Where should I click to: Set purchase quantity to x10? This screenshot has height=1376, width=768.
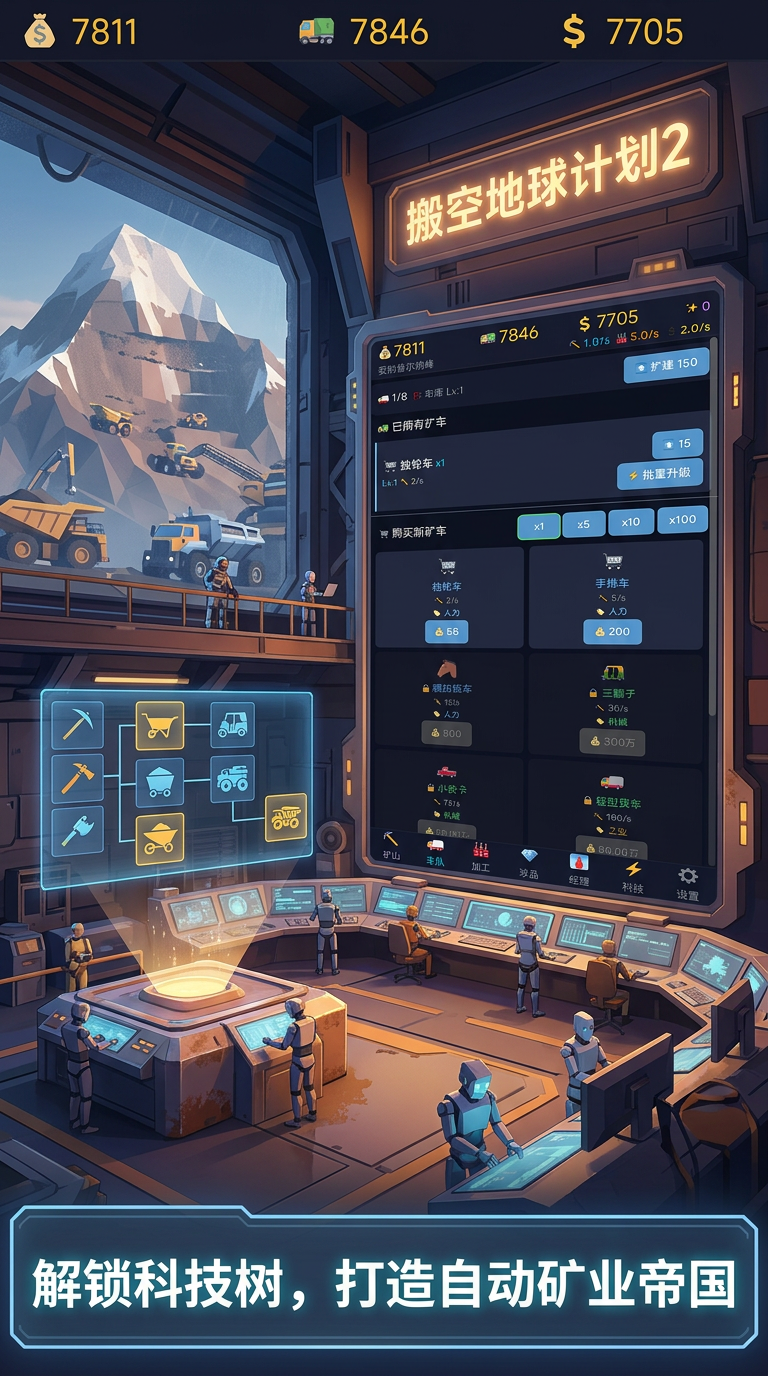[631, 521]
